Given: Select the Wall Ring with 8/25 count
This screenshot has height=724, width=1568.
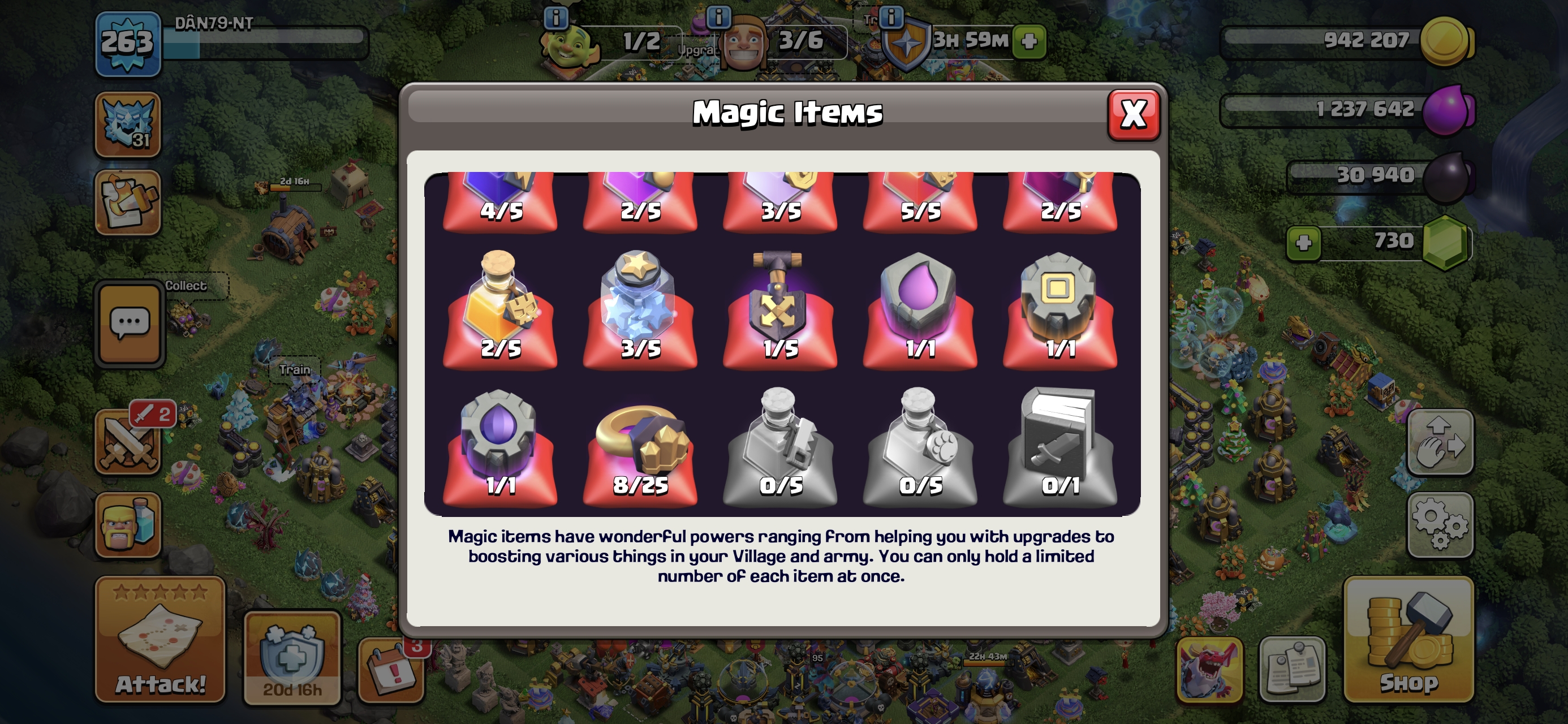Looking at the screenshot, I should 639,446.
